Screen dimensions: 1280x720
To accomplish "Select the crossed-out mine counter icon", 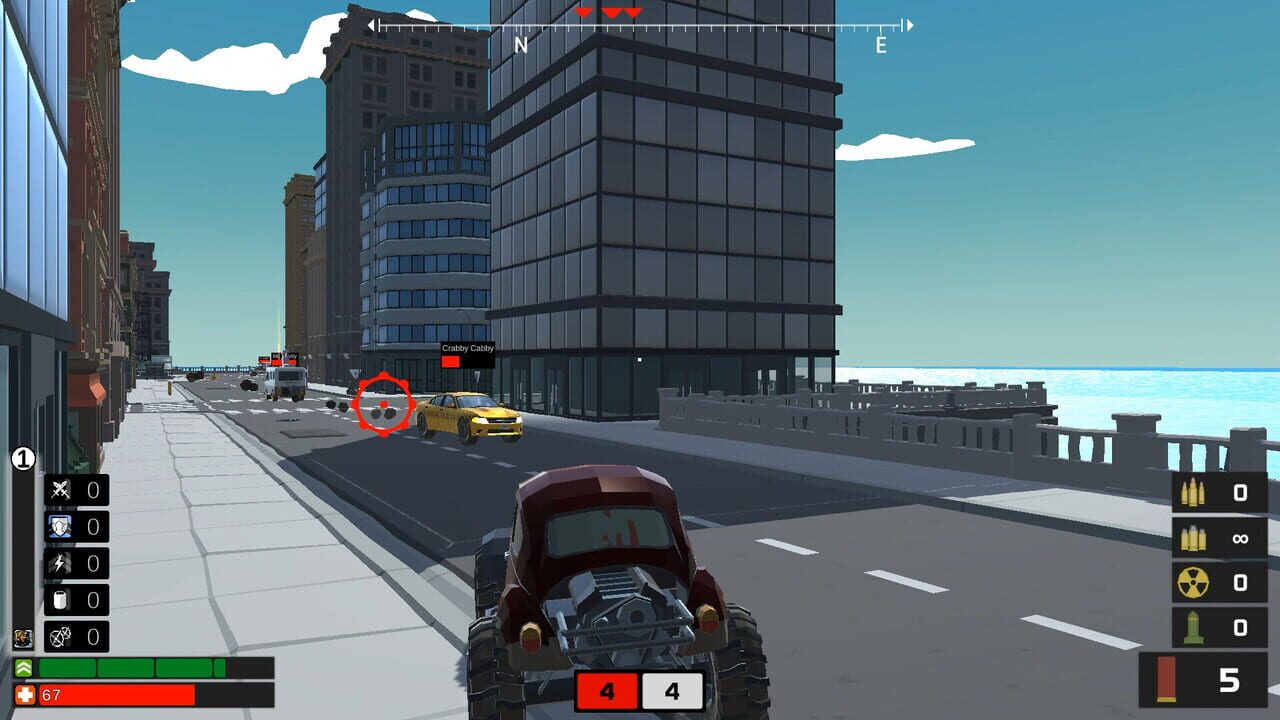I will (x=58, y=636).
